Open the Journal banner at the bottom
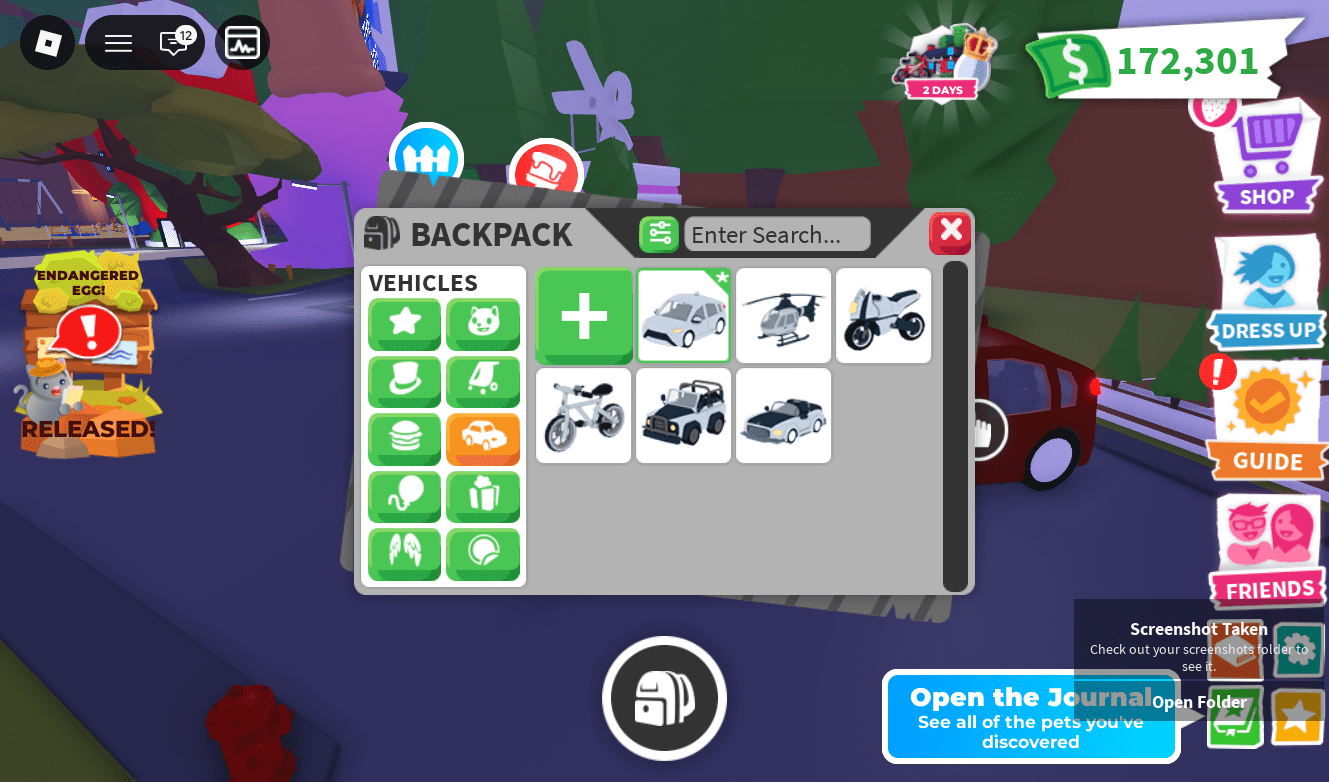The height and width of the screenshot is (782, 1329). coord(1031,715)
